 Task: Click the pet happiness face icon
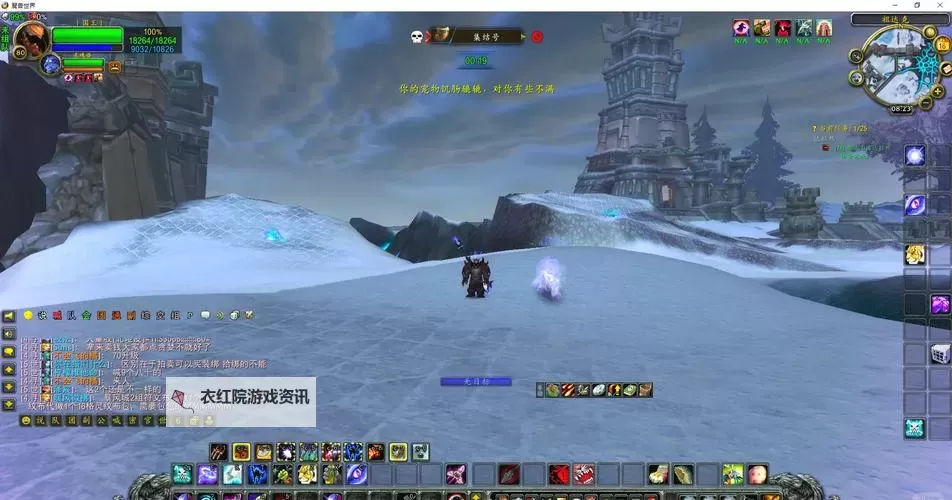coord(115,66)
